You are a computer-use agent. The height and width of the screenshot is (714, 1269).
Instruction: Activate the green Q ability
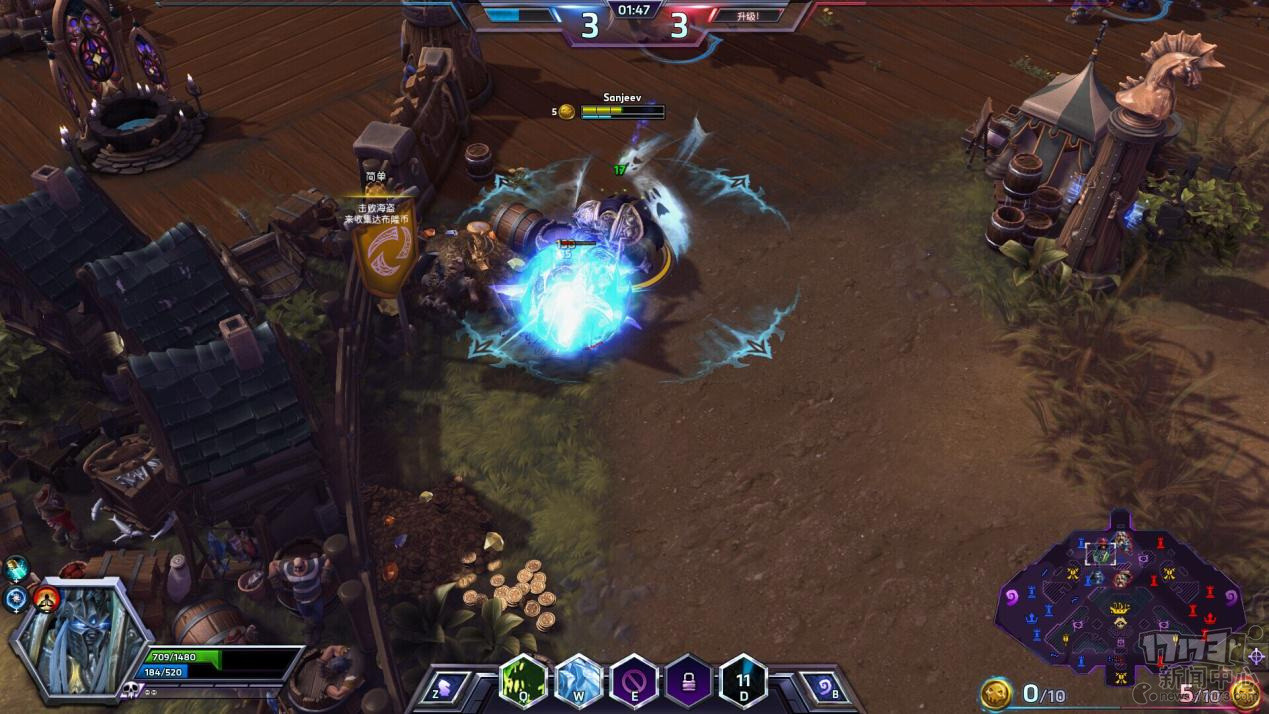pos(523,682)
